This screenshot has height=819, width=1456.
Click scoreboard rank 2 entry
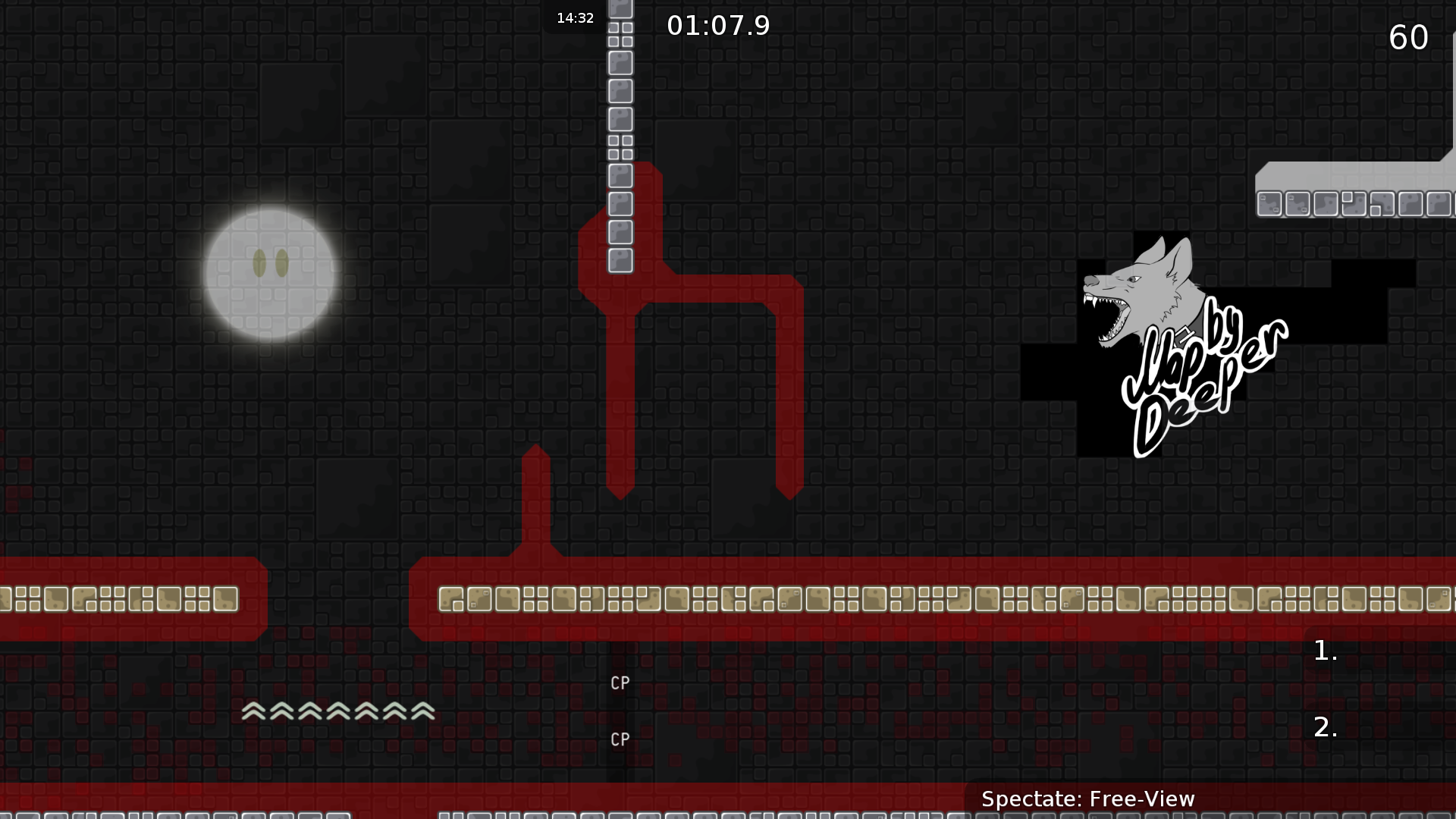pyautogui.click(x=1326, y=728)
